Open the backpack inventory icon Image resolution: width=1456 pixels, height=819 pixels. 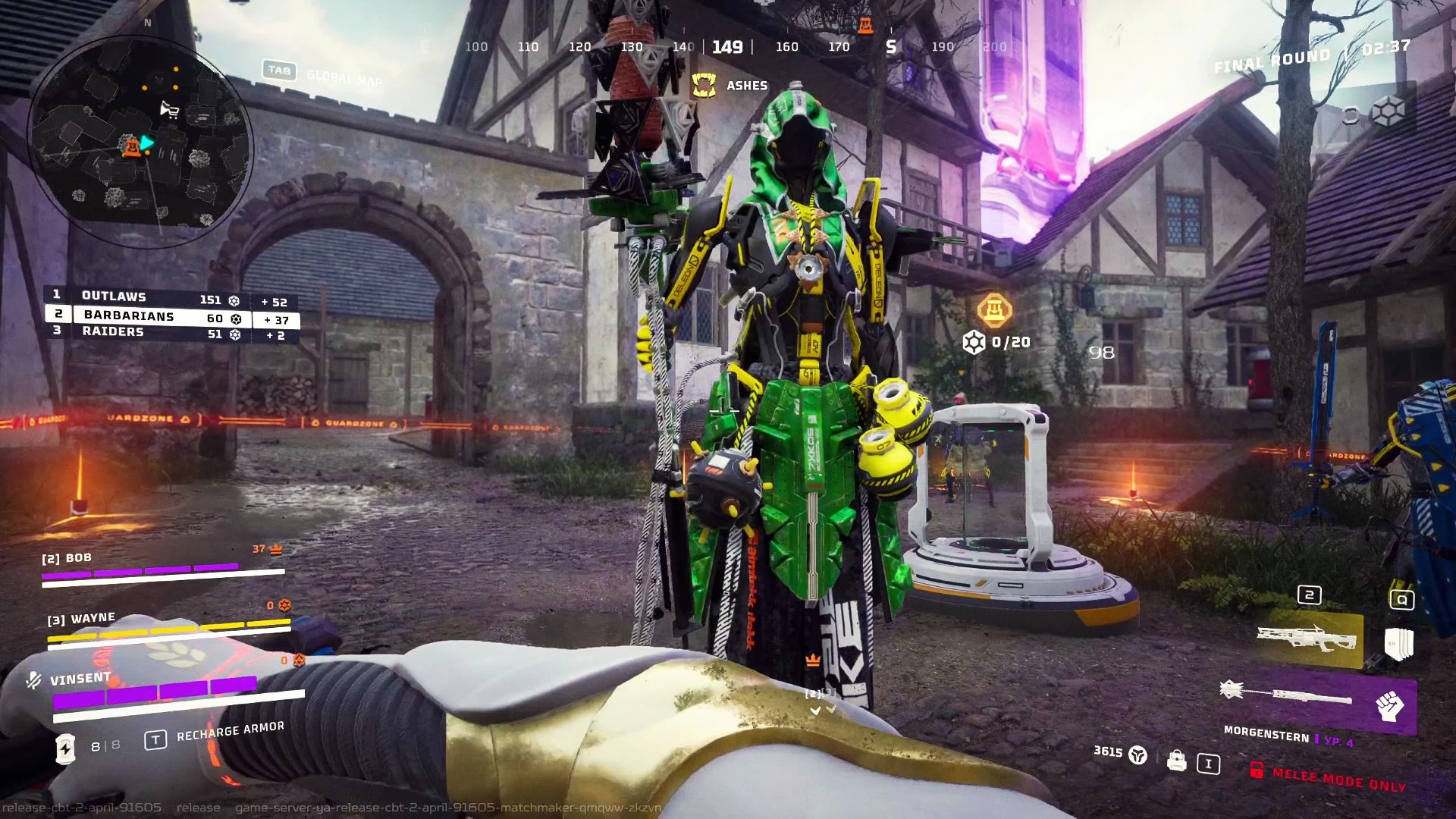click(1176, 760)
